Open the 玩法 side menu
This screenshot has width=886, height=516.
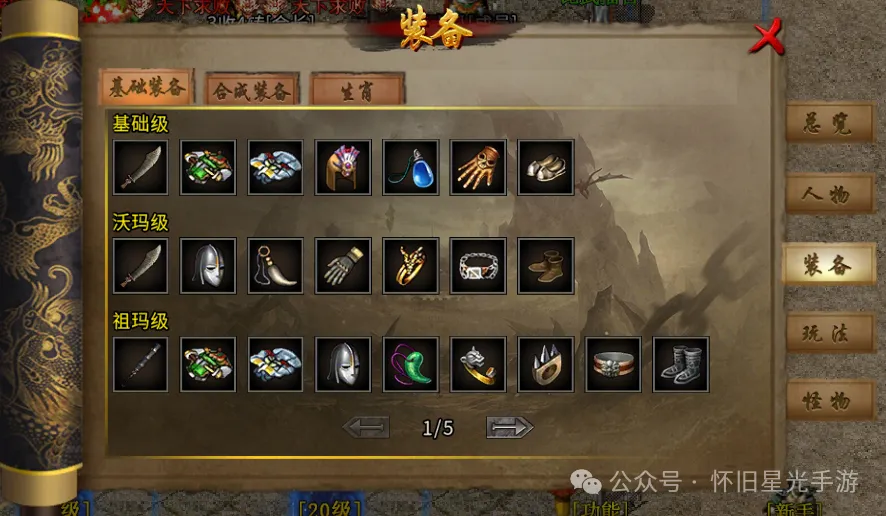click(828, 332)
